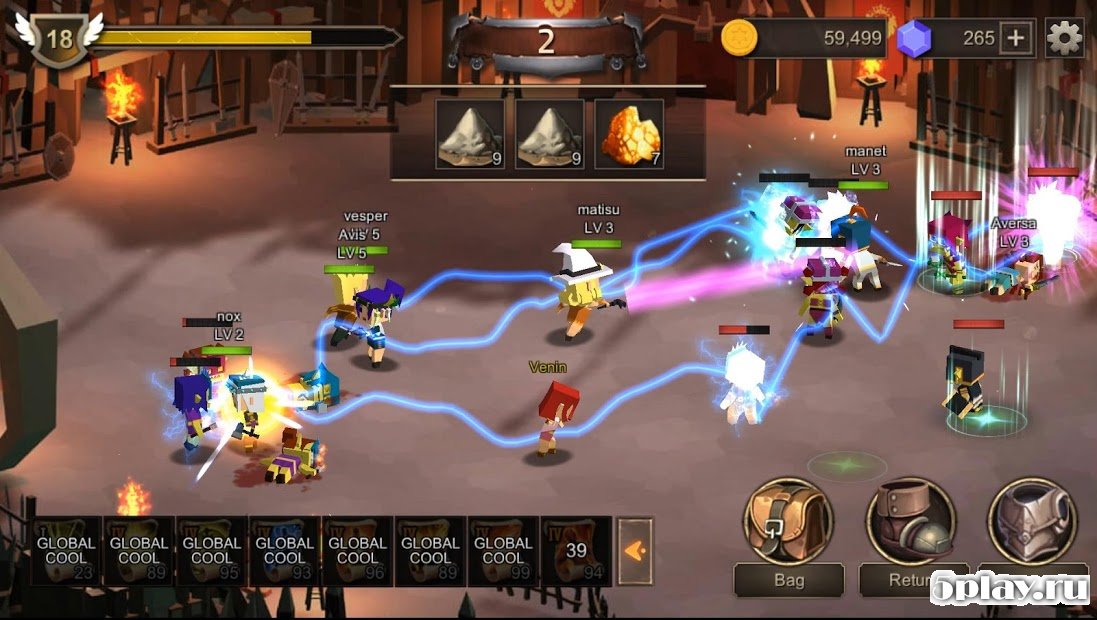Activate the blue scroll slot numbered 93
1097x620 pixels.
(x=285, y=550)
